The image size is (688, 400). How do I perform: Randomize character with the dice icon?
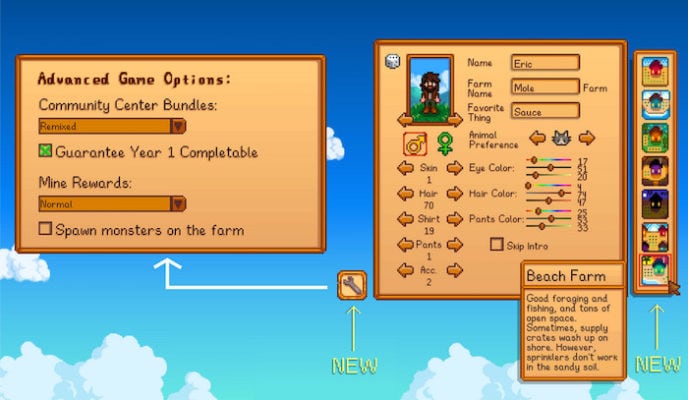[393, 62]
